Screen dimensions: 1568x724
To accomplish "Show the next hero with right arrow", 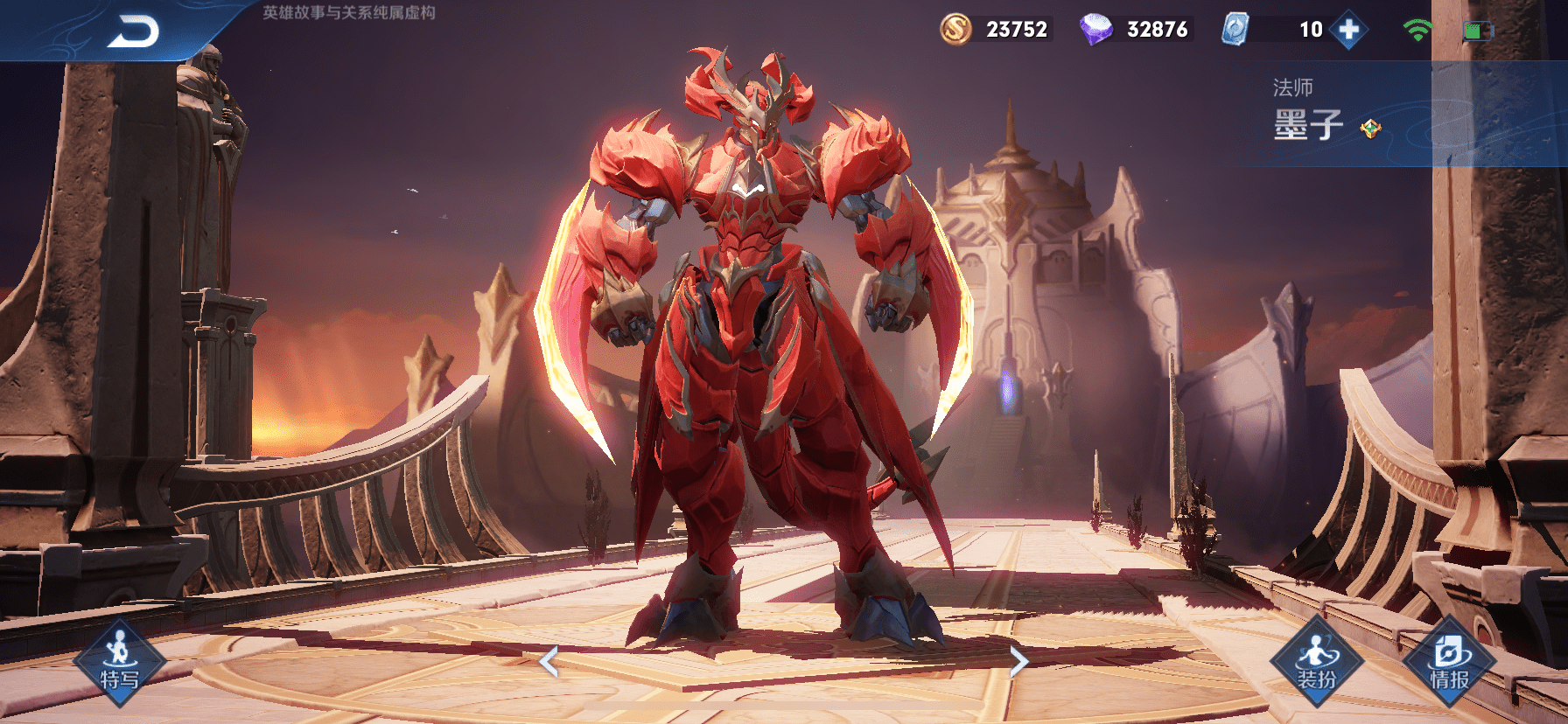I will coord(1018,662).
